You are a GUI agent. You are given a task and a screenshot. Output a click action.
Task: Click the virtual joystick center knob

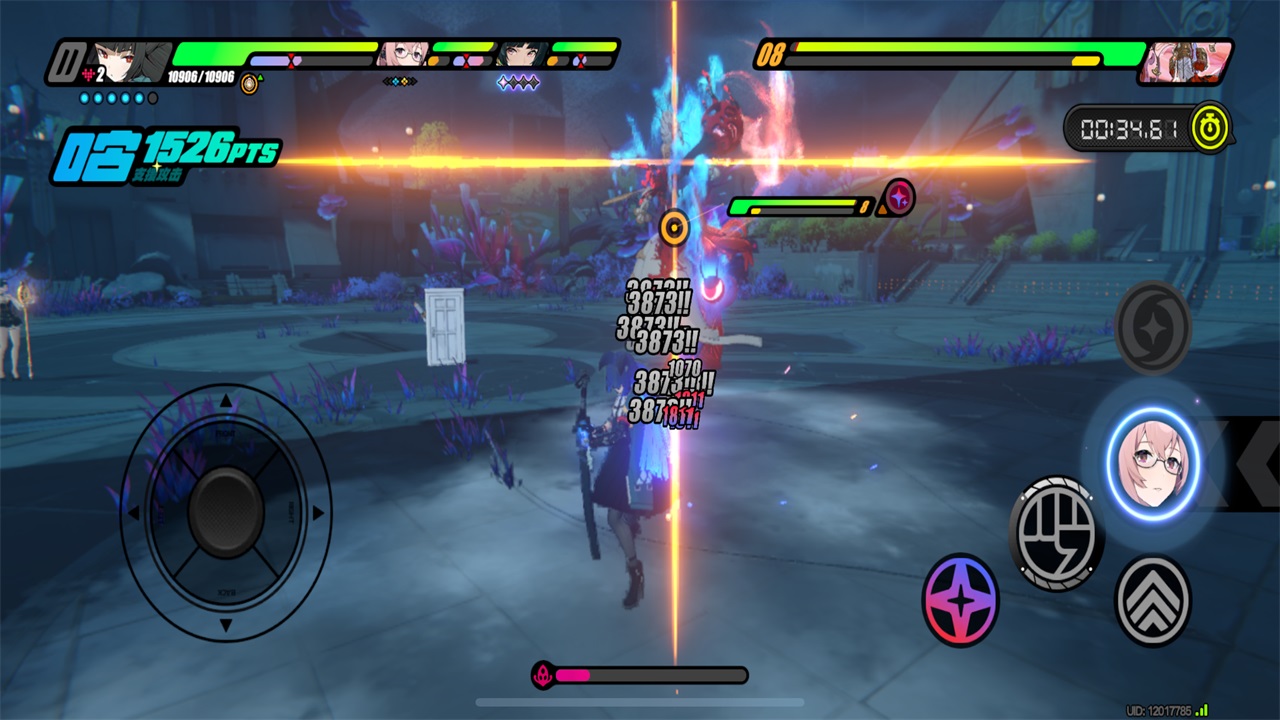tap(226, 512)
